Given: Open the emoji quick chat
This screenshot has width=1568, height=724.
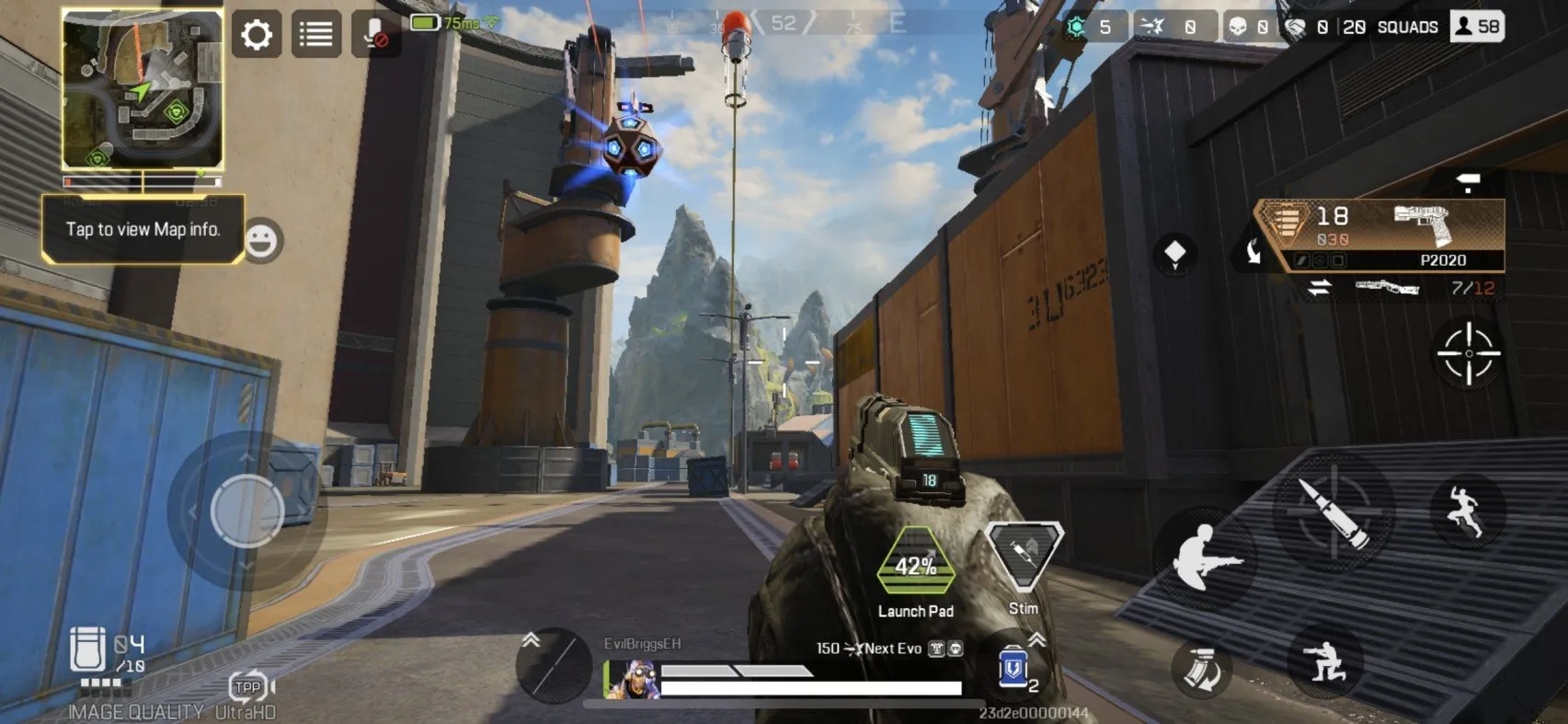Looking at the screenshot, I should tap(262, 241).
